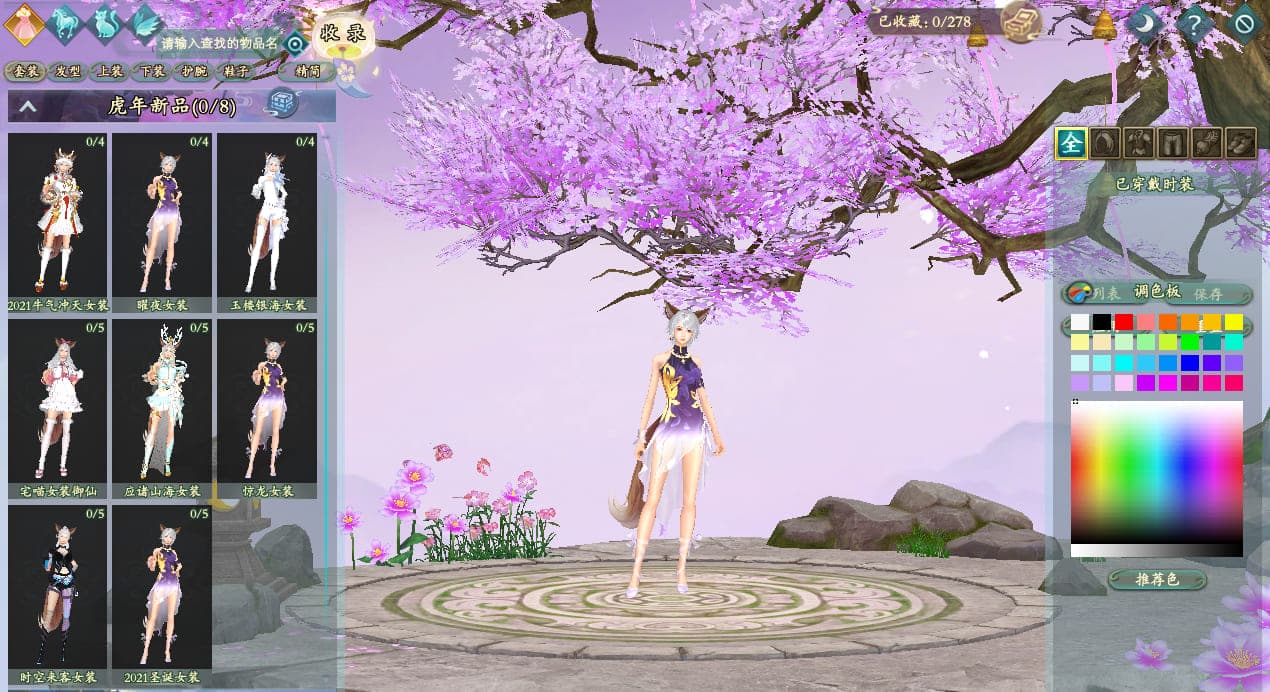This screenshot has height=692, width=1270.
Task: Select the 宅喵女装御仙 outfit
Action: [x=57, y=401]
